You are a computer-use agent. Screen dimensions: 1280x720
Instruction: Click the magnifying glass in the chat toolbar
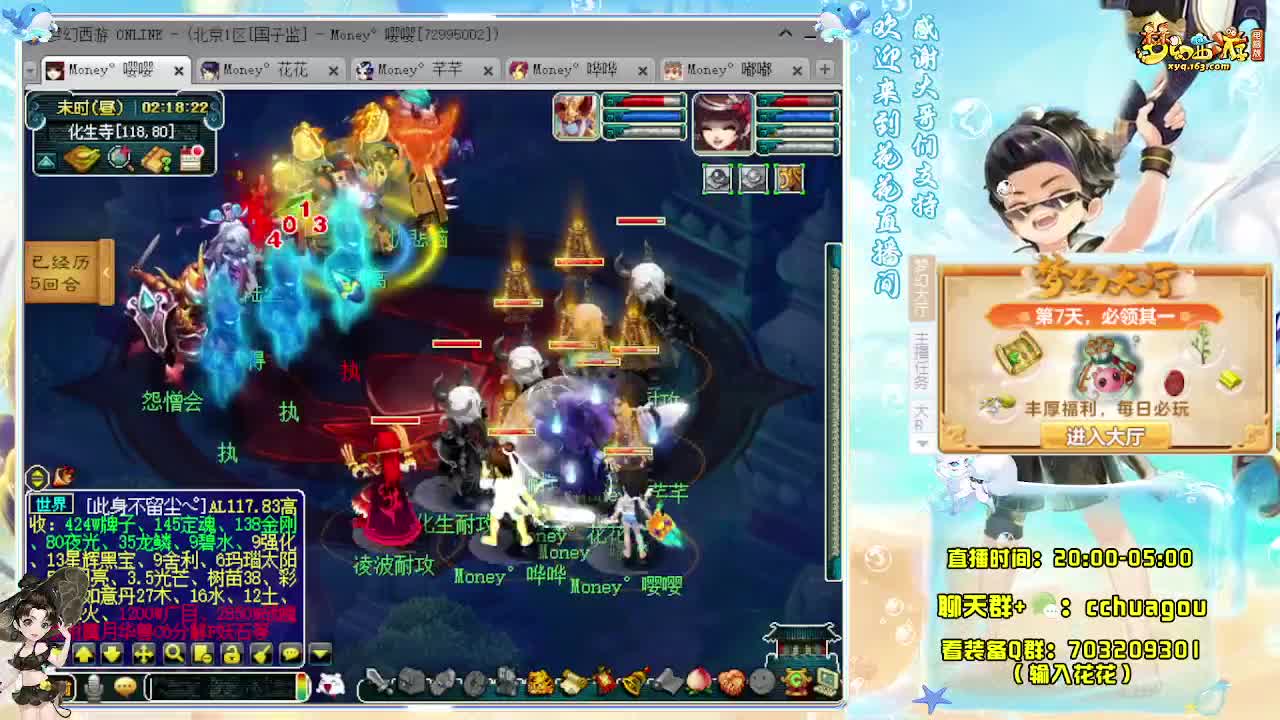(175, 654)
